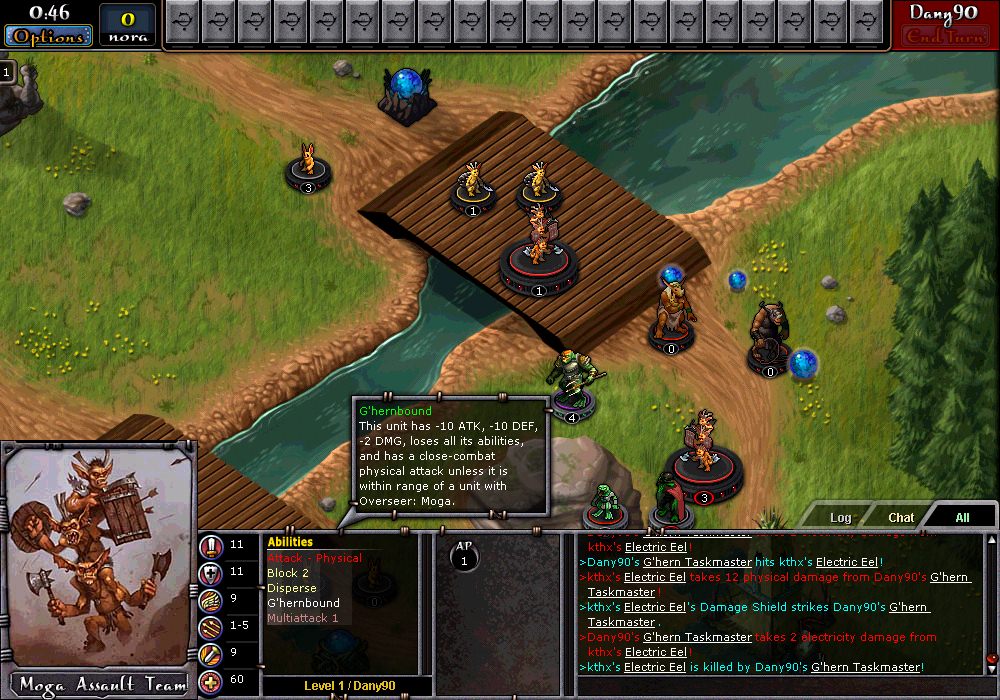The image size is (1000, 700).
Task: Switch to the Log tab
Action: tap(840, 517)
